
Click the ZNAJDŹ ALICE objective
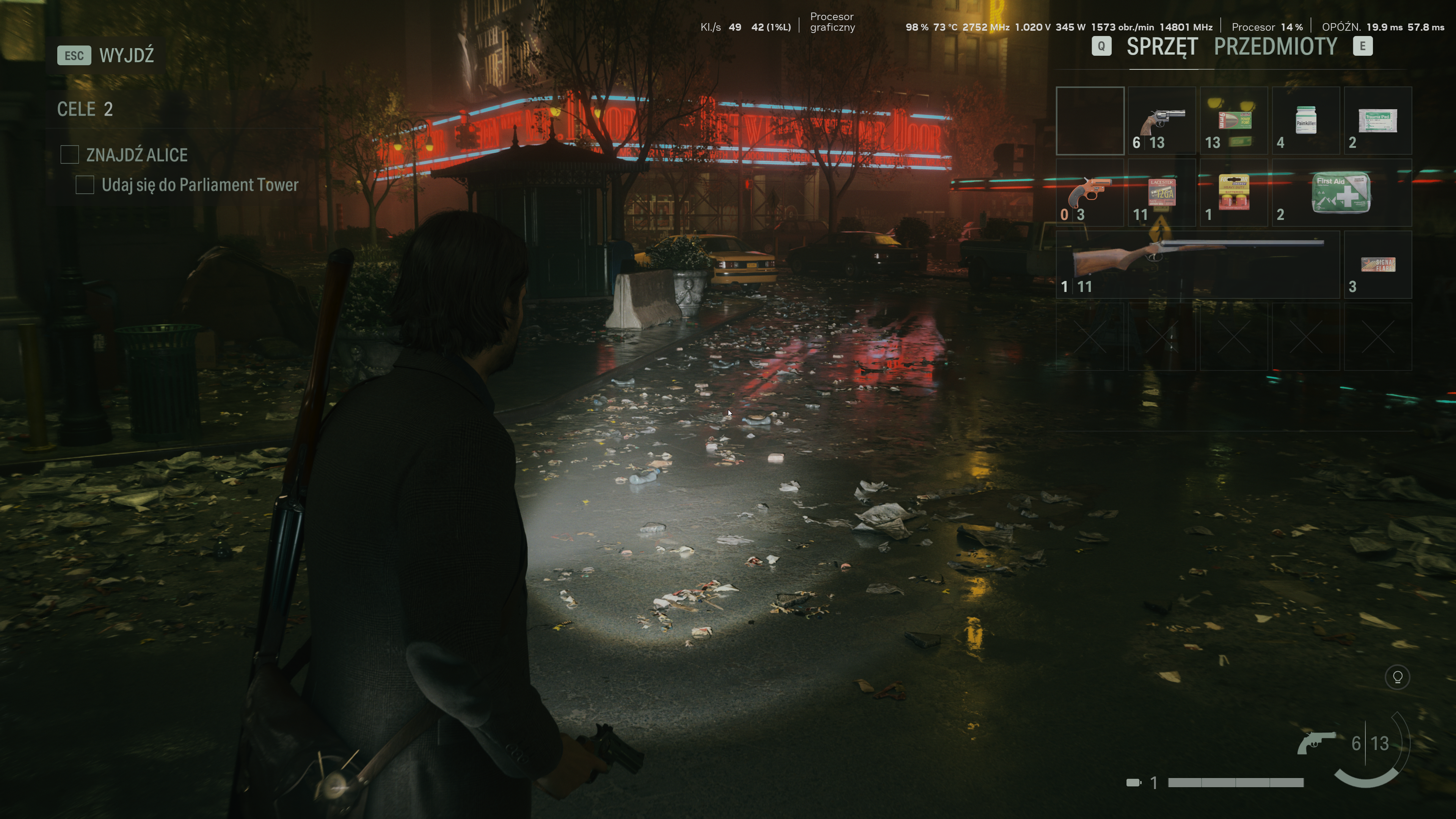(136, 155)
